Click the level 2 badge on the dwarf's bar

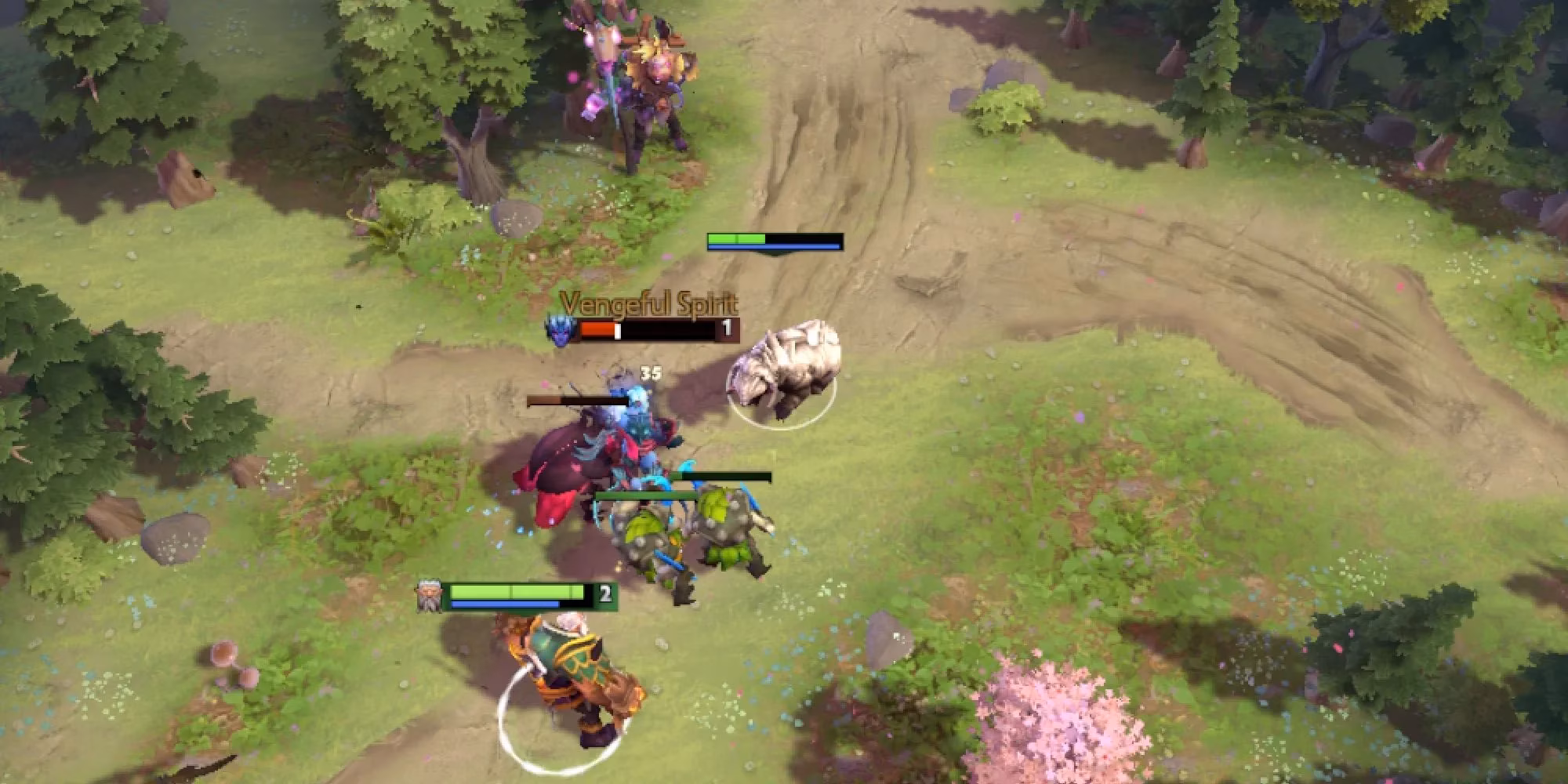coord(604,594)
